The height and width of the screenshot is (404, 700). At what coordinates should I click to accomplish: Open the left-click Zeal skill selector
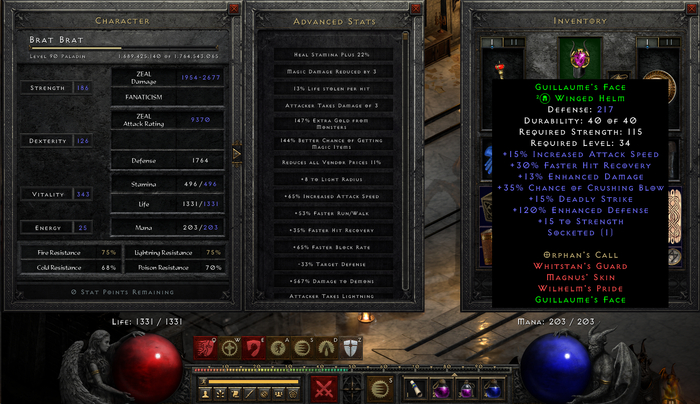(323, 388)
